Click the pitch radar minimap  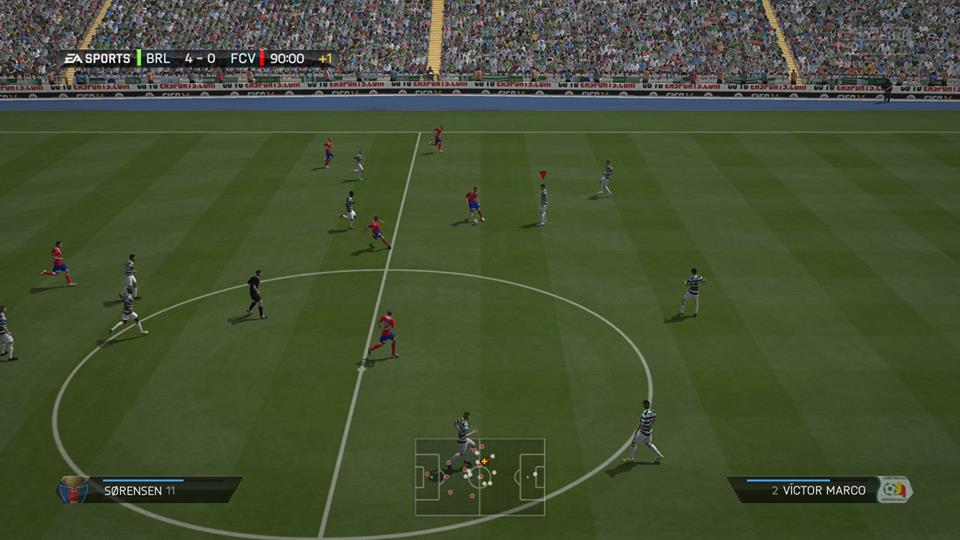click(480, 477)
